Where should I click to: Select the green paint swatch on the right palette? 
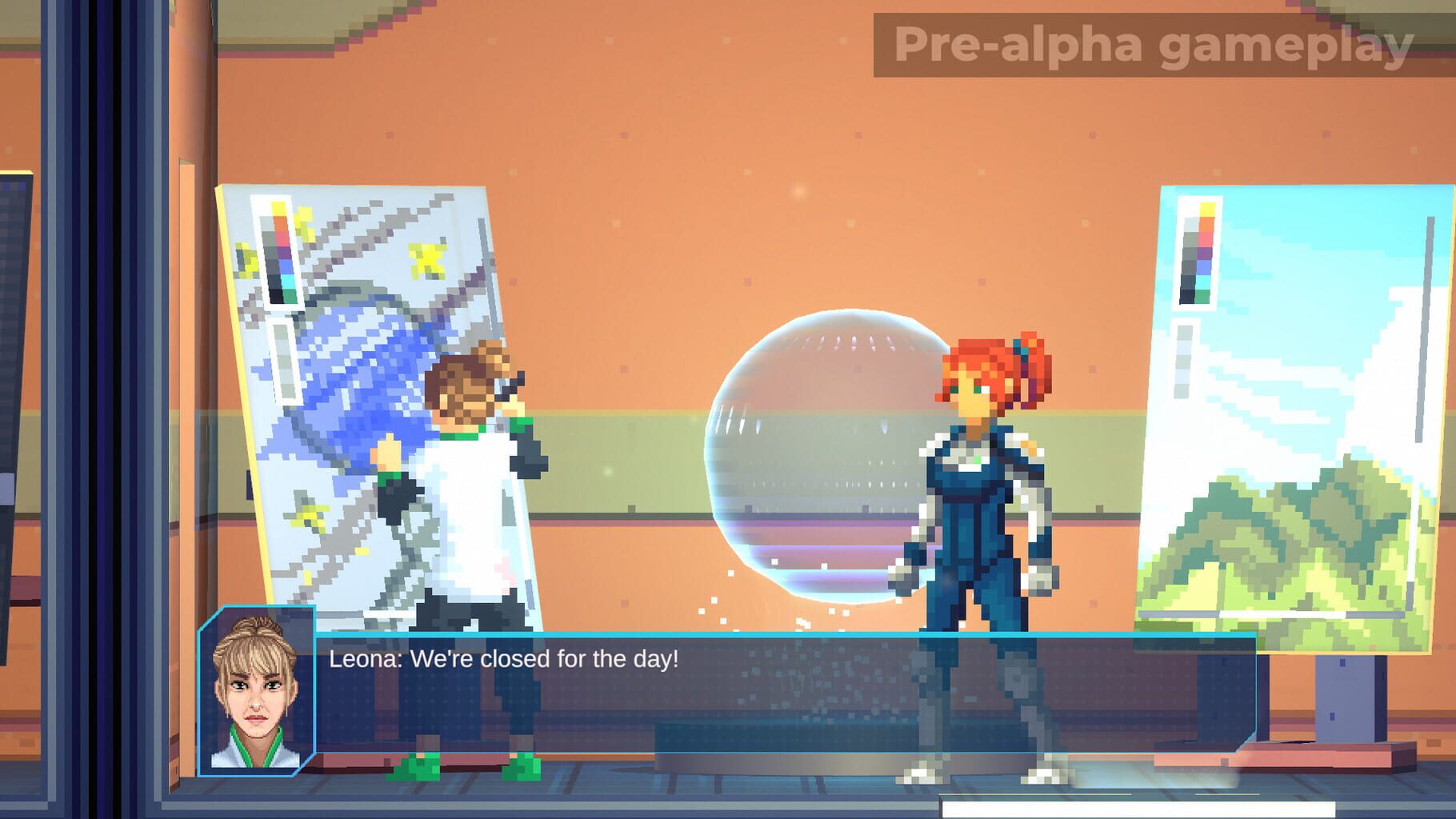tap(1203, 296)
